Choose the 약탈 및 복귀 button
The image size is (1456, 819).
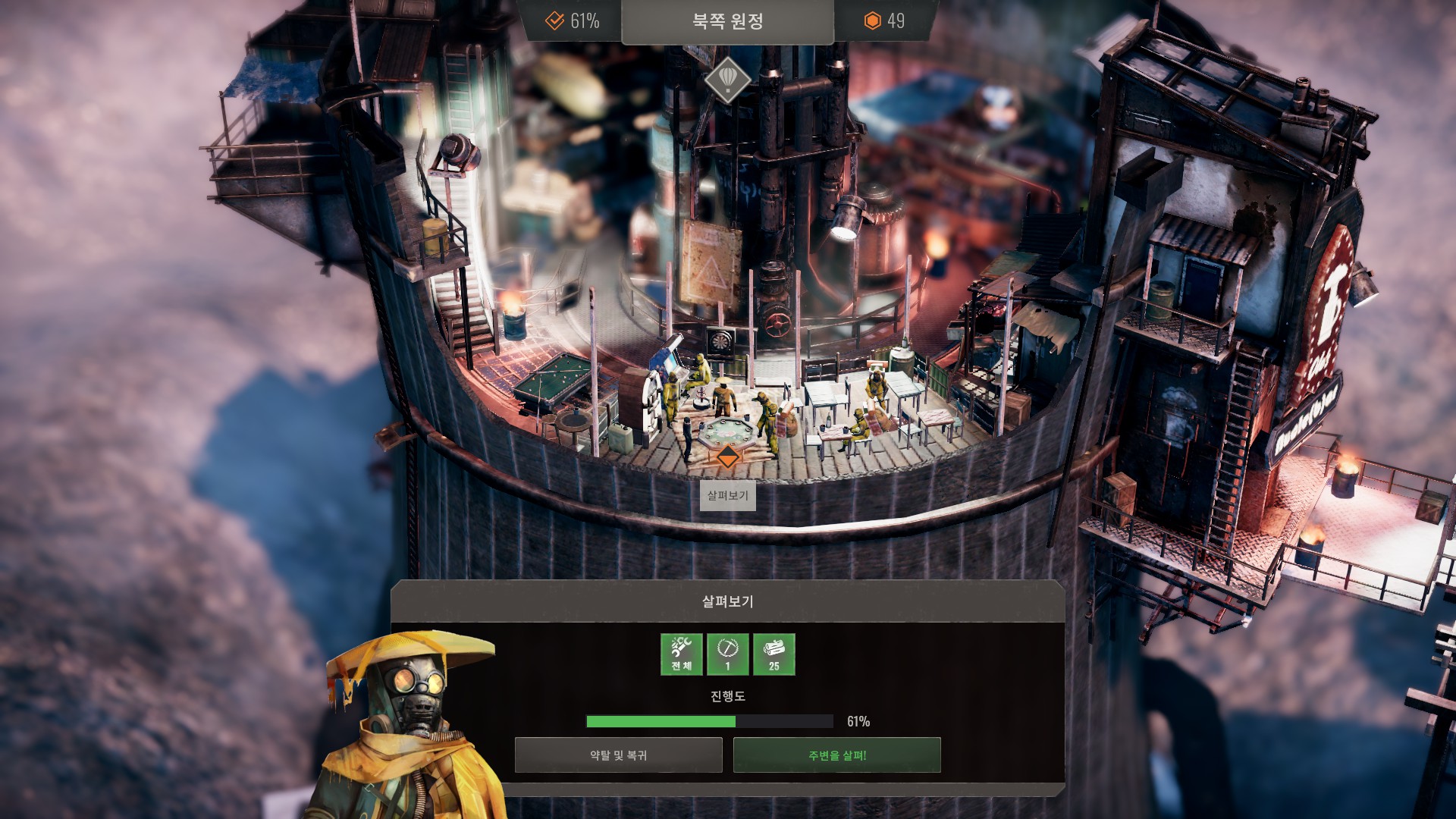click(618, 755)
